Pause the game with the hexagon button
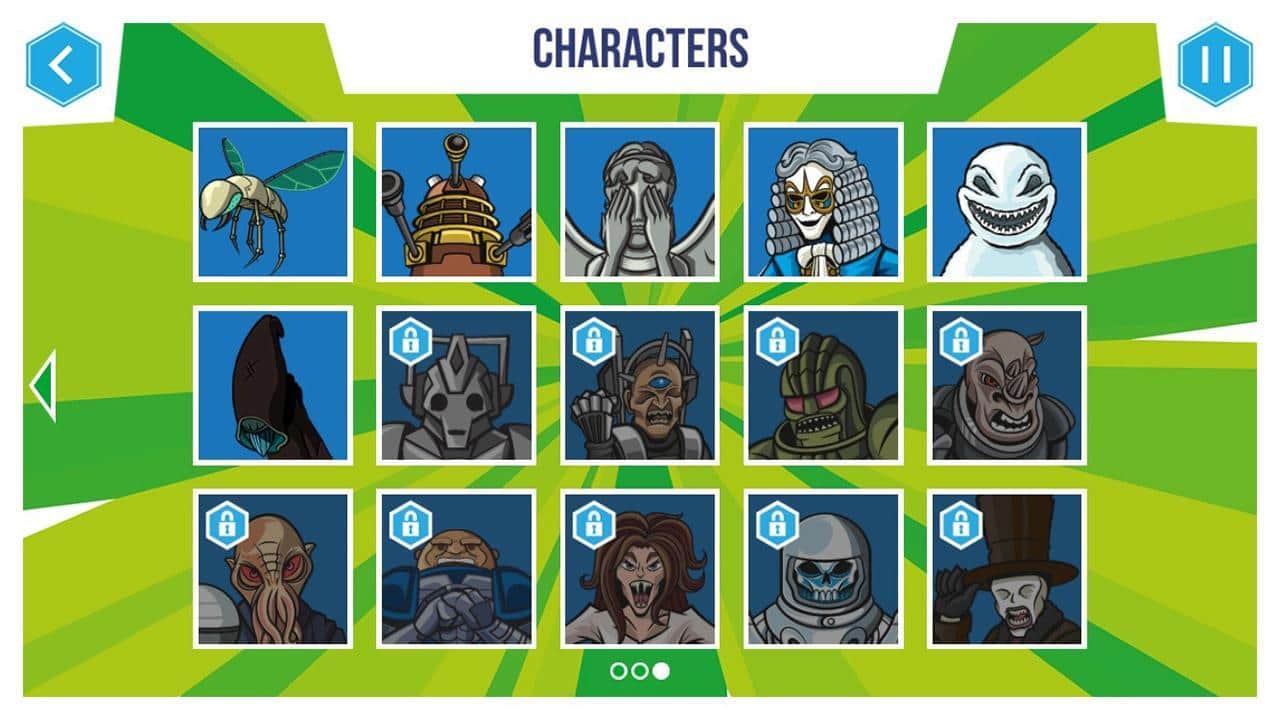 [1215, 65]
